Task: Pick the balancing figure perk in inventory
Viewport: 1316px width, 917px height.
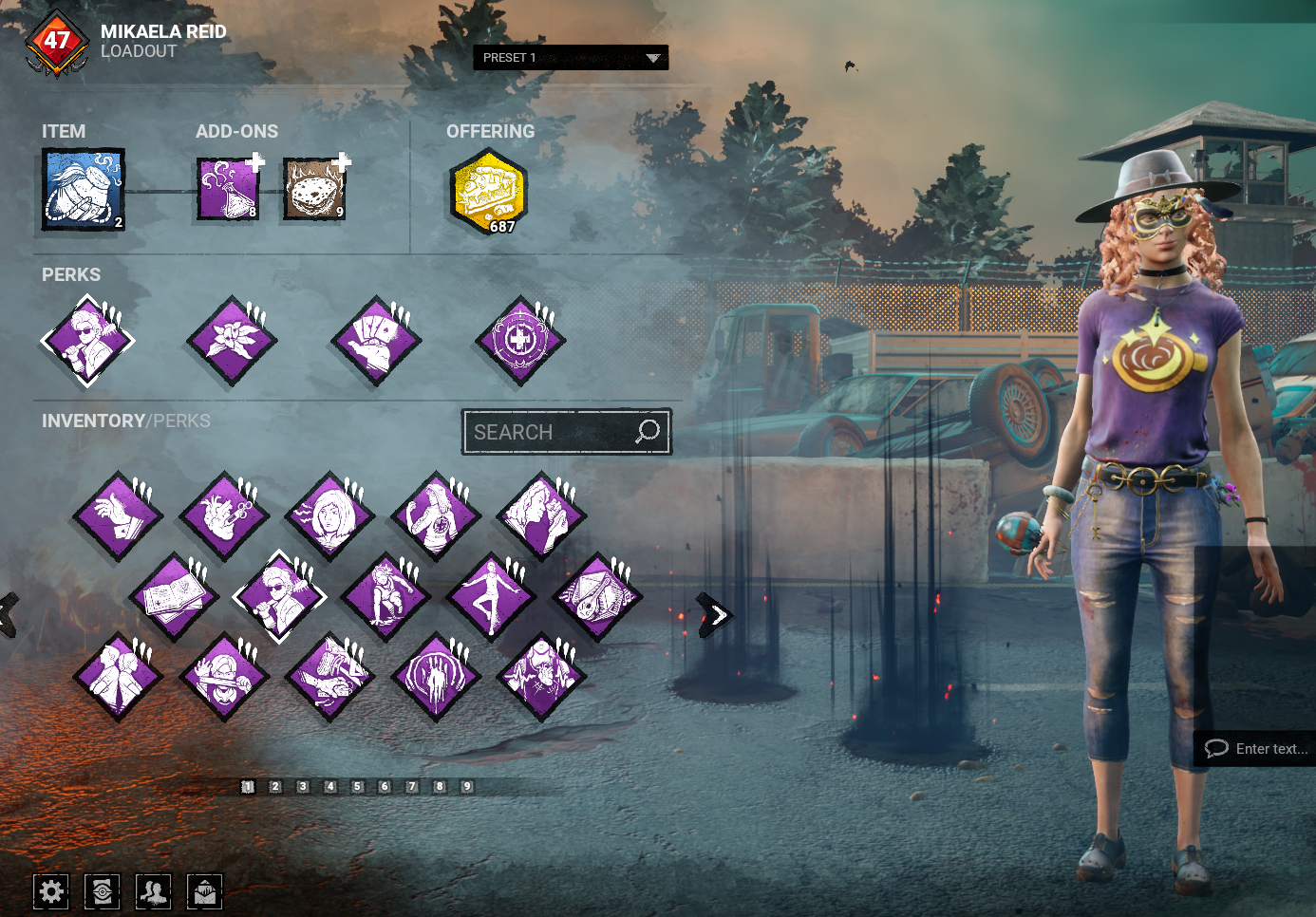Action: [491, 597]
